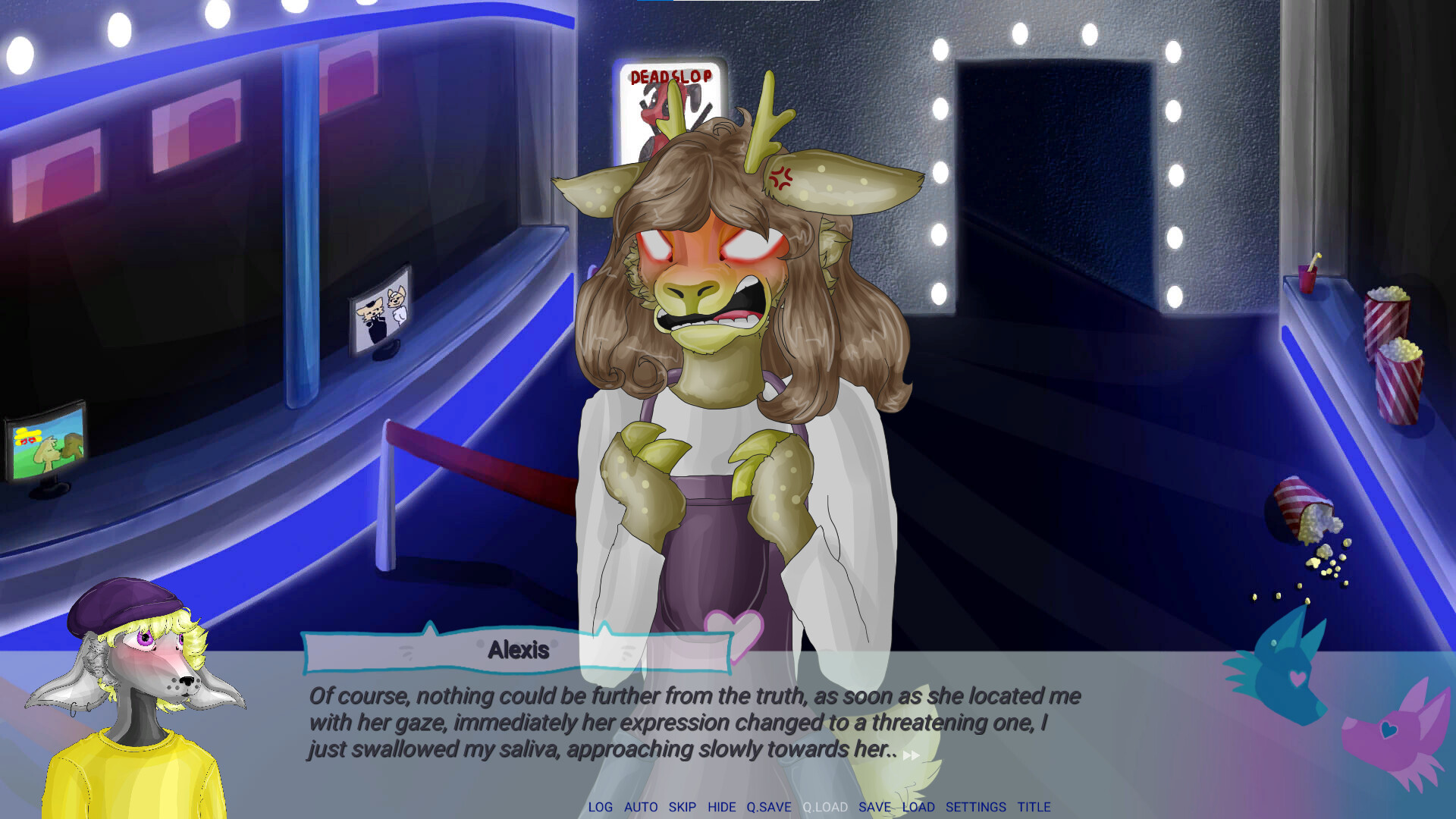Enable AUTO reading mode
1456x819 pixels.
click(639, 807)
